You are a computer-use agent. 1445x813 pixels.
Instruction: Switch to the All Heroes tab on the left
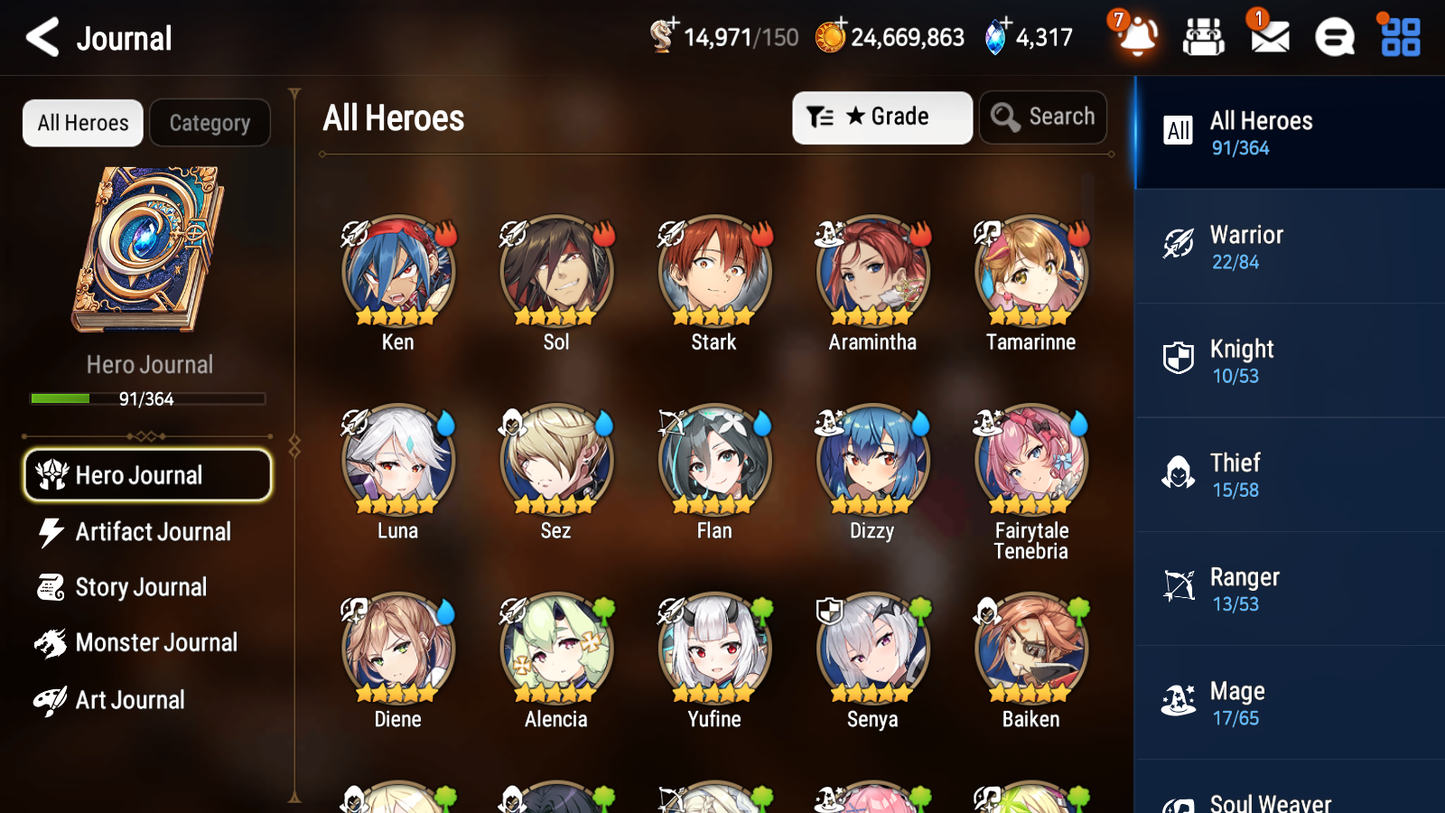pos(82,122)
